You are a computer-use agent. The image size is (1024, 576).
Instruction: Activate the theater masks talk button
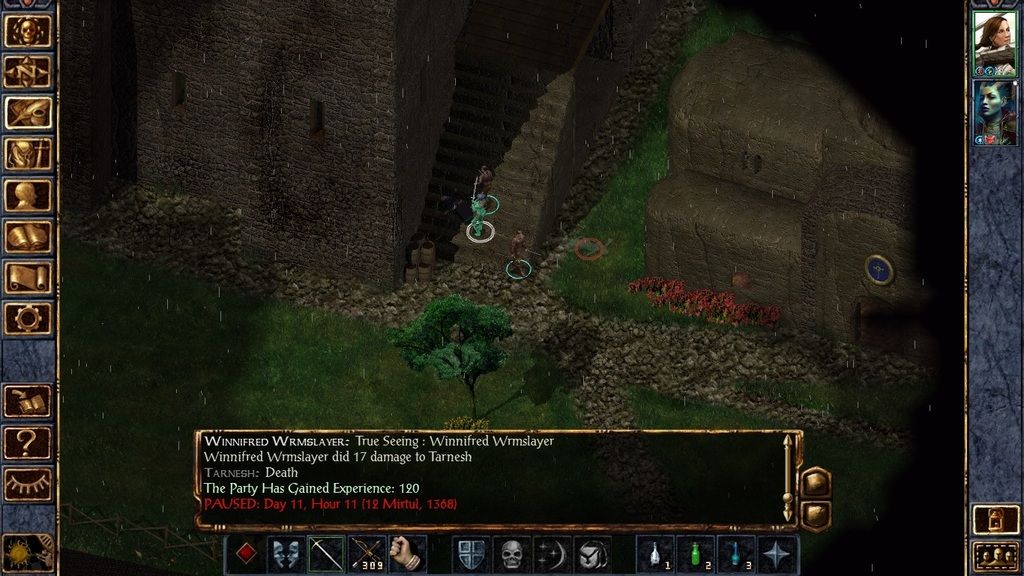286,554
